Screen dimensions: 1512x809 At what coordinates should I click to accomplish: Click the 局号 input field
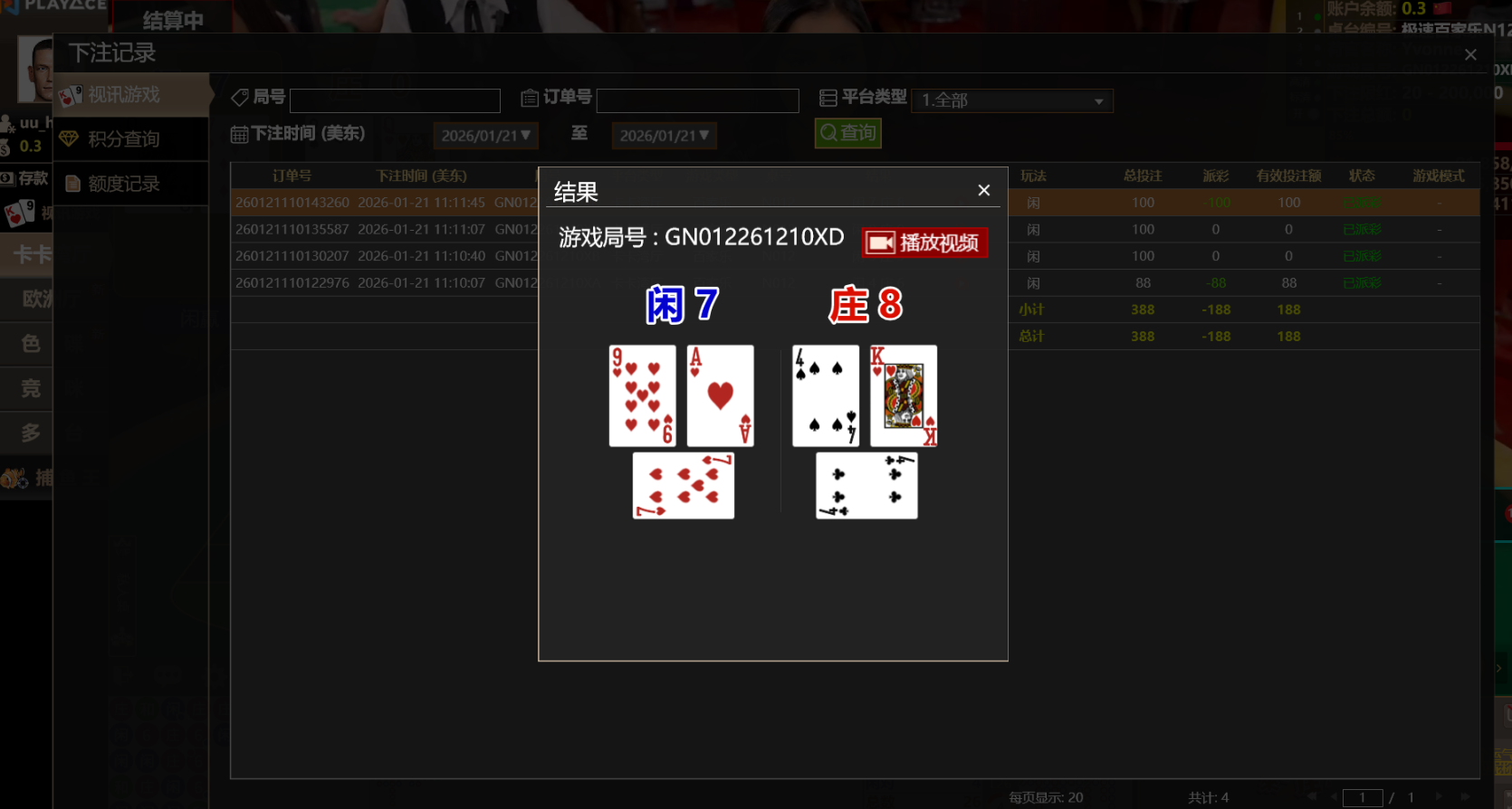394,100
